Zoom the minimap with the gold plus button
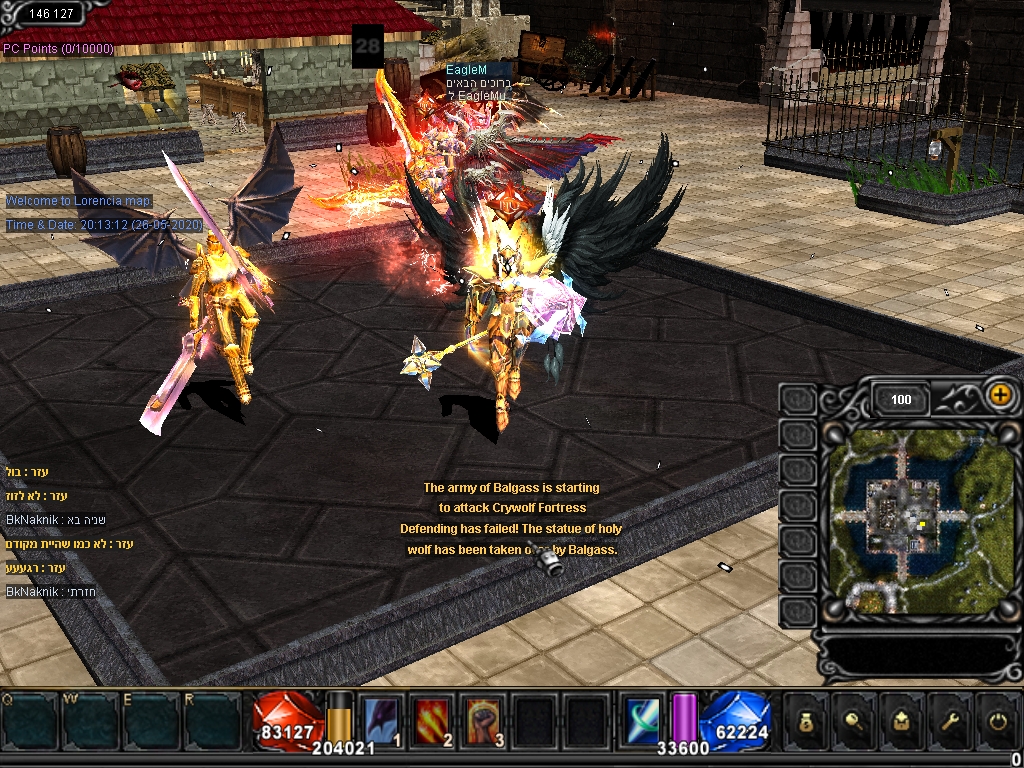Image resolution: width=1024 pixels, height=768 pixels. pyautogui.click(x=999, y=394)
